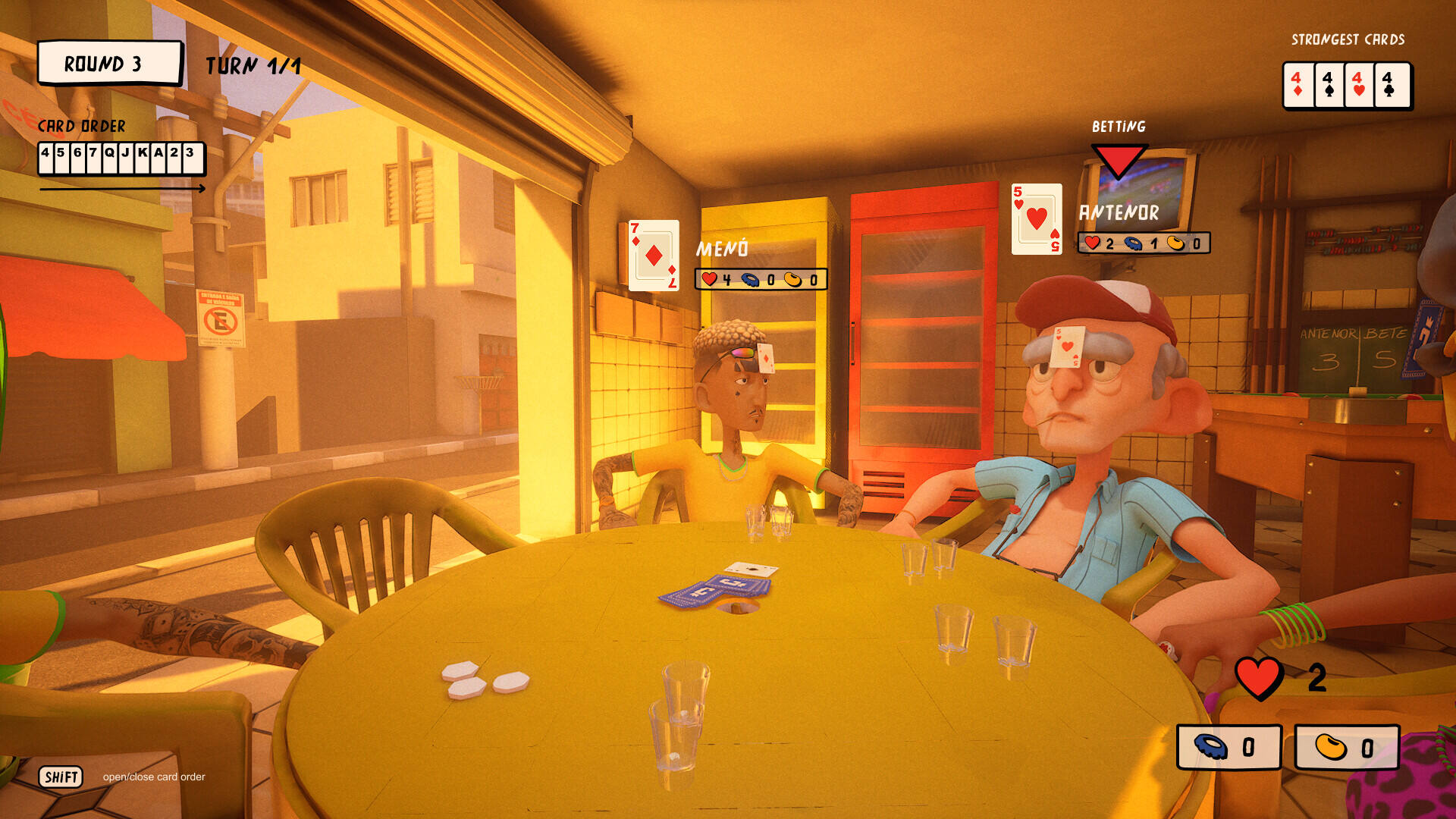Click Menó's player status bar
Screen dimensions: 1456x819
click(x=761, y=279)
